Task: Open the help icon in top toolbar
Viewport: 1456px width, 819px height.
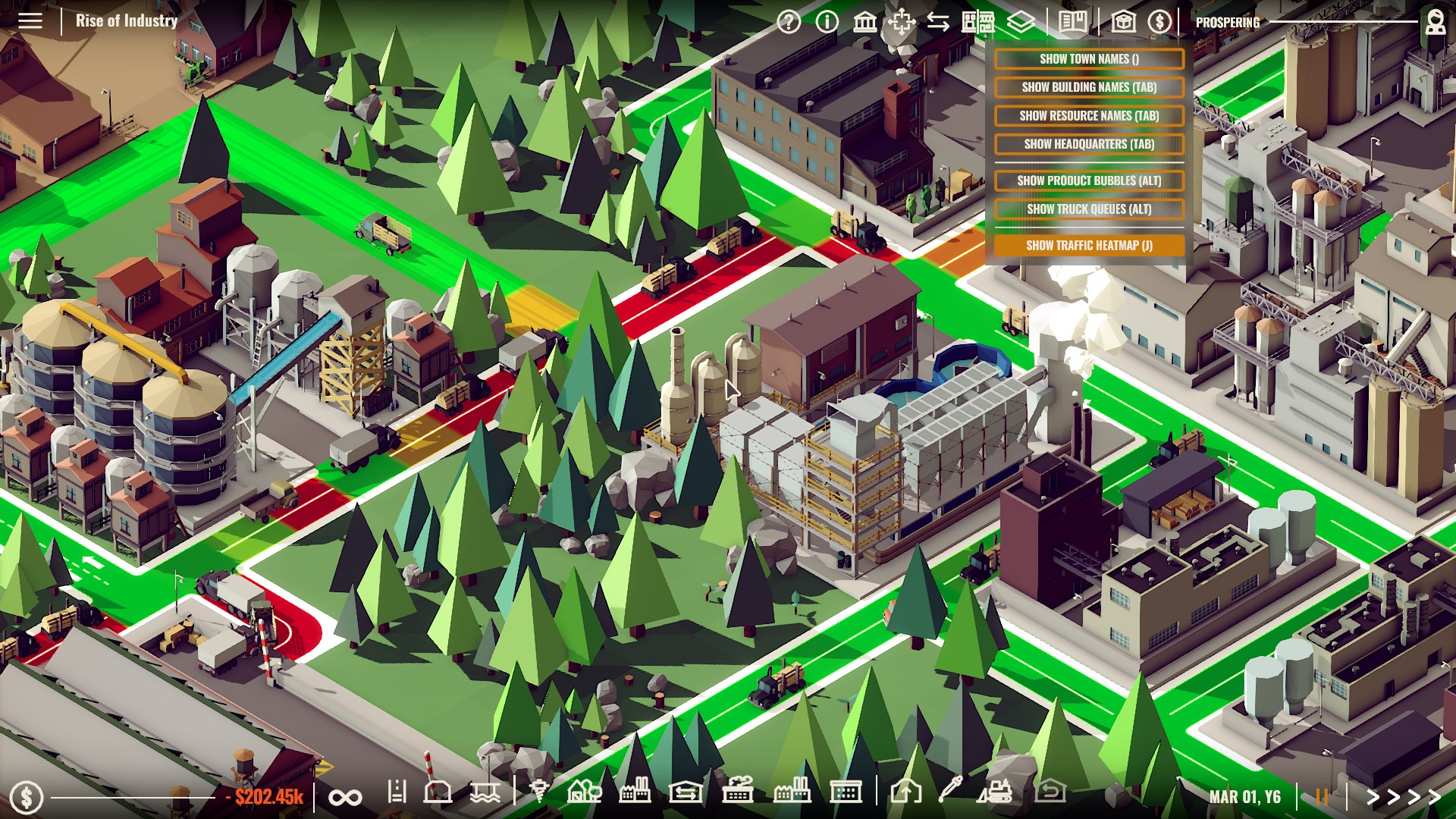Action: pos(789,22)
